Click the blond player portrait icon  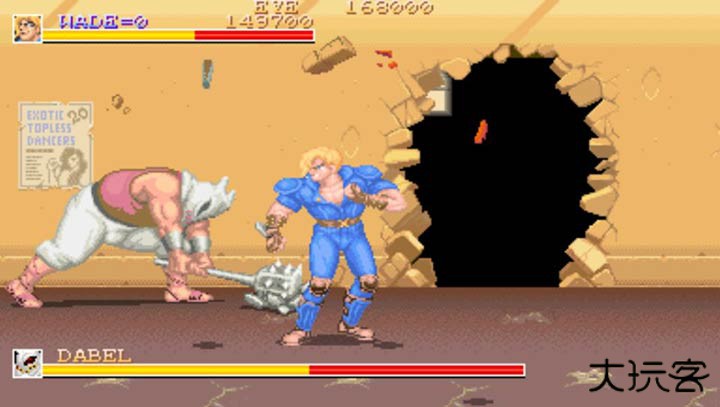click(x=27, y=28)
